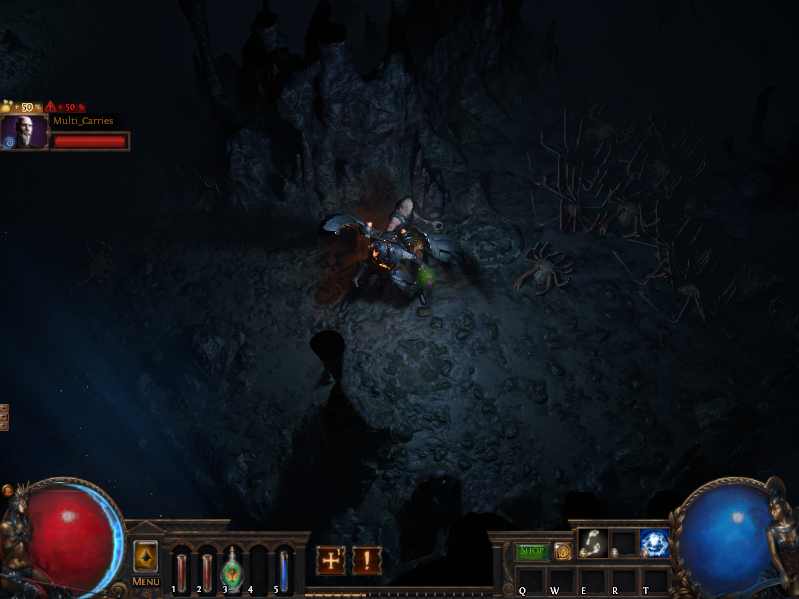Select the Multi_Carries party member portrait
The height and width of the screenshot is (599, 799).
coord(24,132)
